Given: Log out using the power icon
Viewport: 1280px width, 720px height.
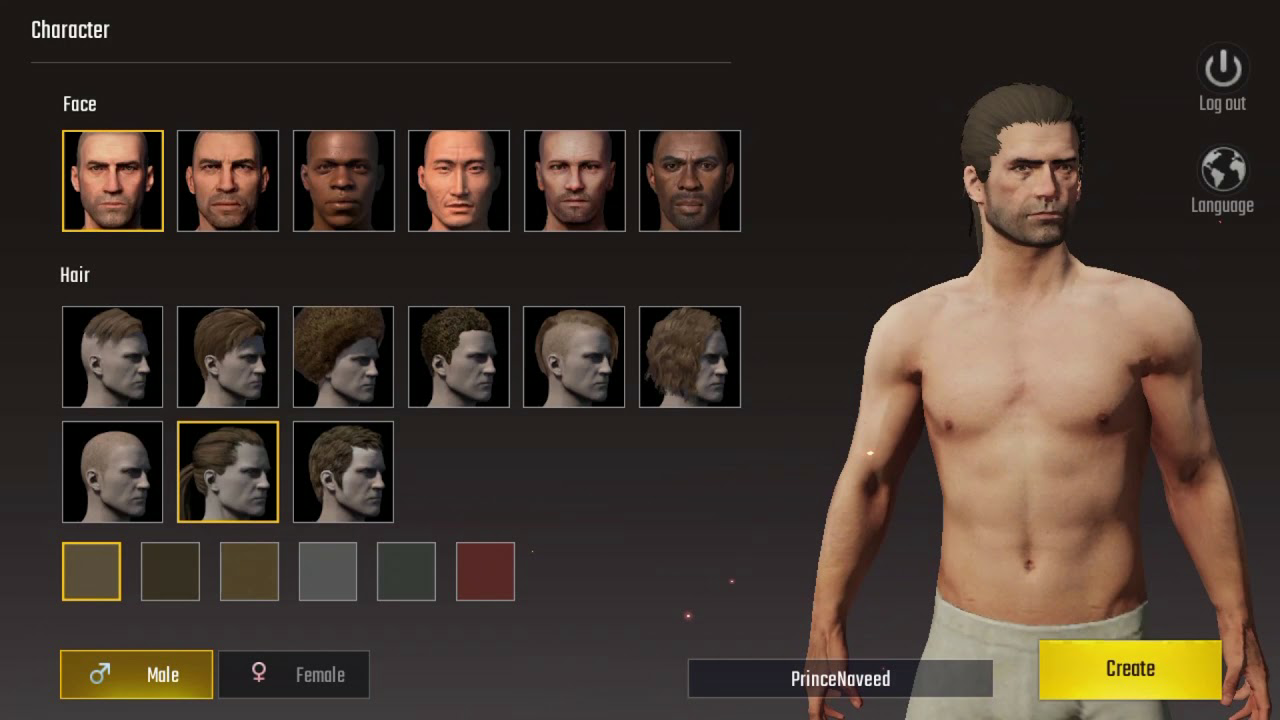Looking at the screenshot, I should [1222, 70].
